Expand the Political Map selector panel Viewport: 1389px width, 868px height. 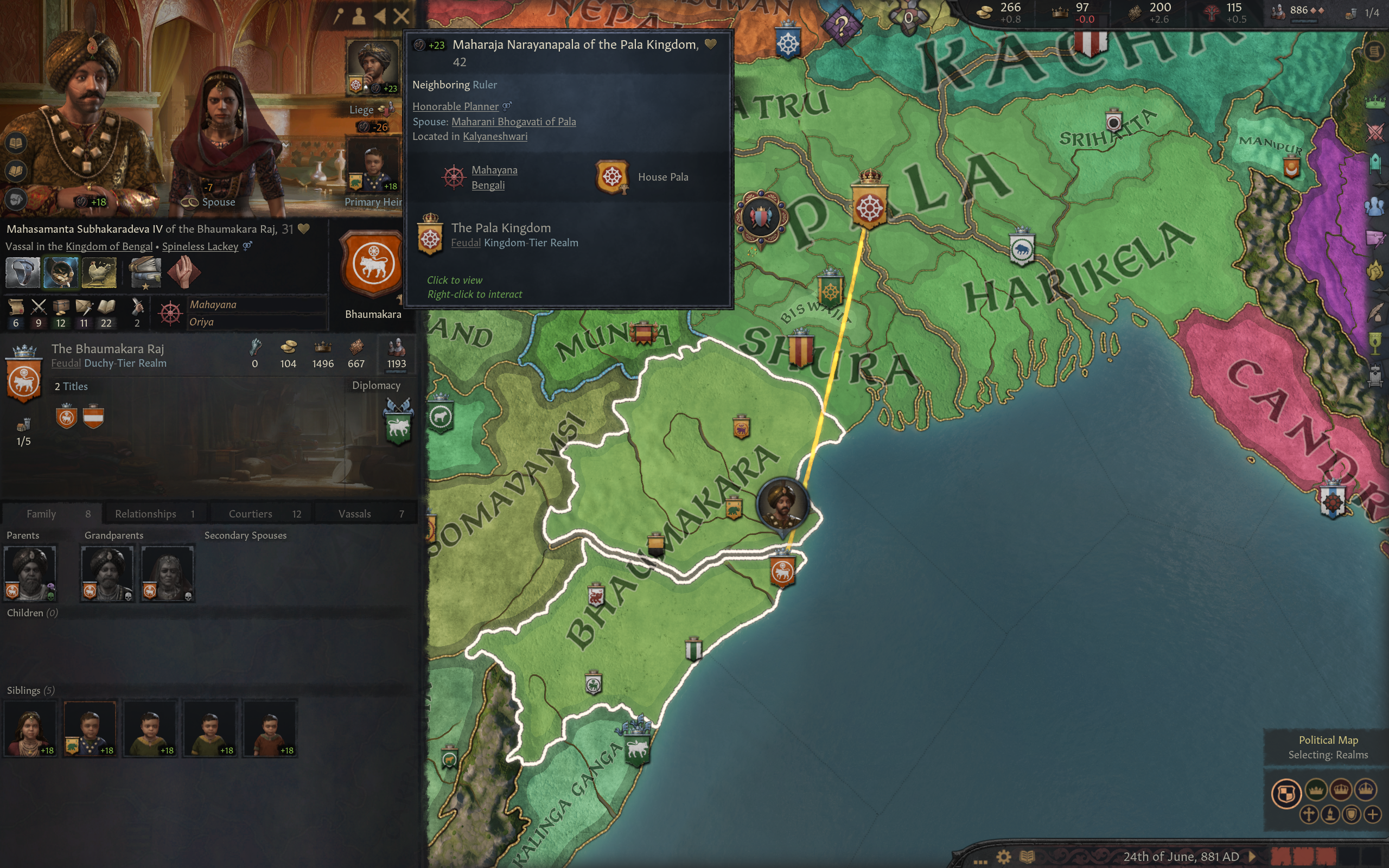pos(1328,741)
